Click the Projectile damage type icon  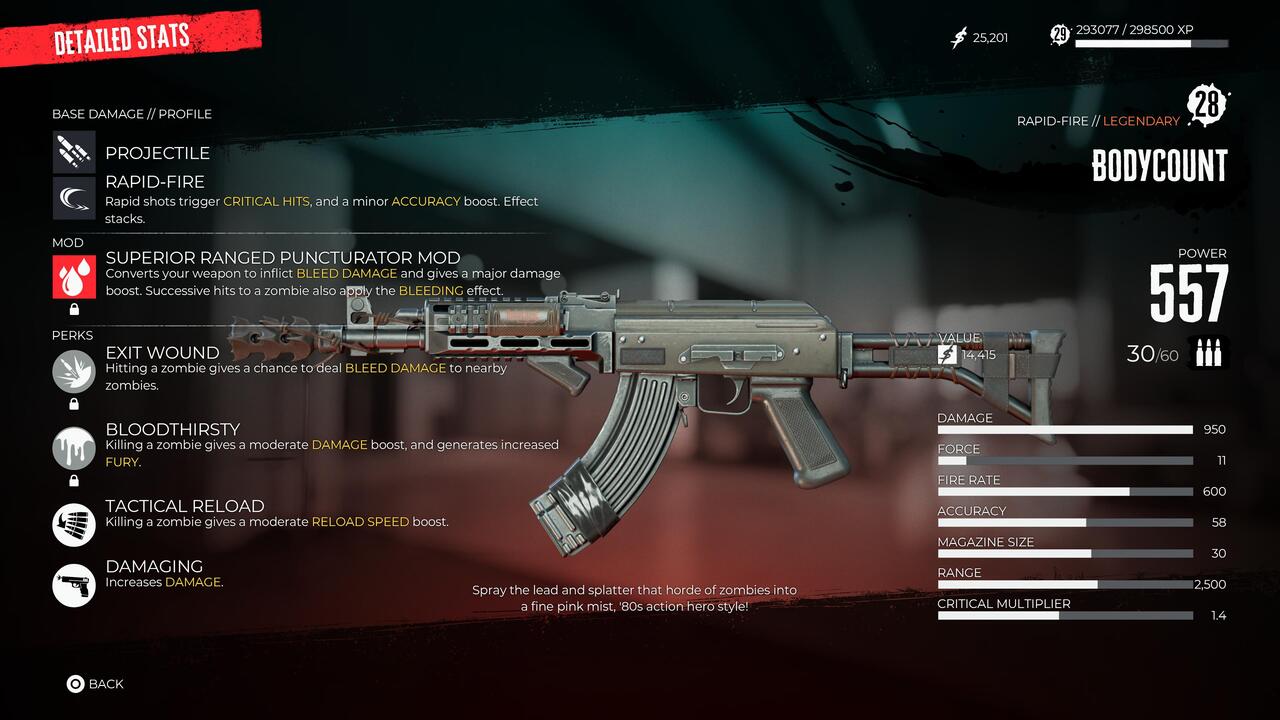coord(74,152)
